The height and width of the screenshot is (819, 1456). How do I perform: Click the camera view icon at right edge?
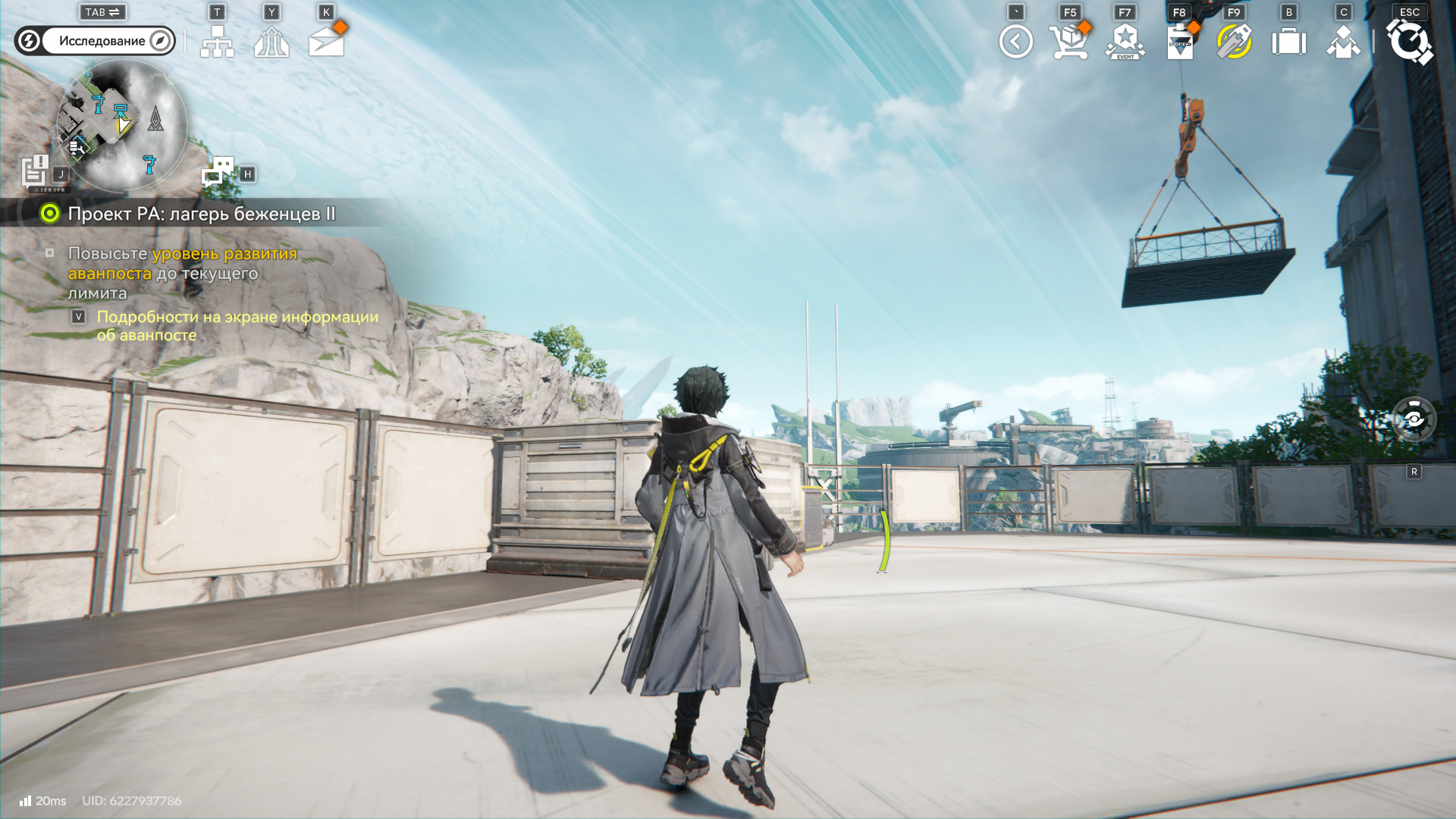coord(1414,419)
